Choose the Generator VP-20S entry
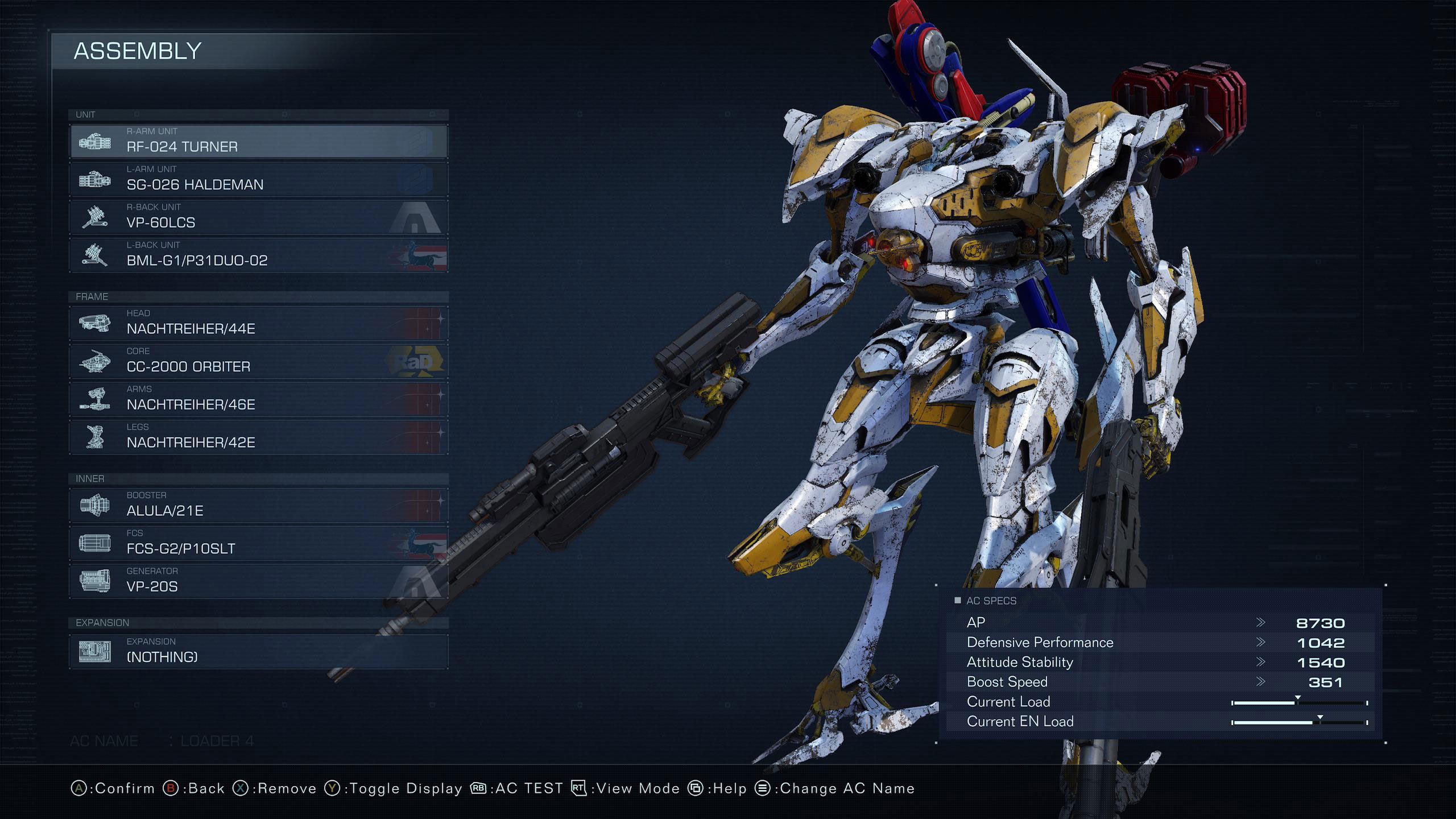Screen dimensions: 1456x819 point(259,581)
